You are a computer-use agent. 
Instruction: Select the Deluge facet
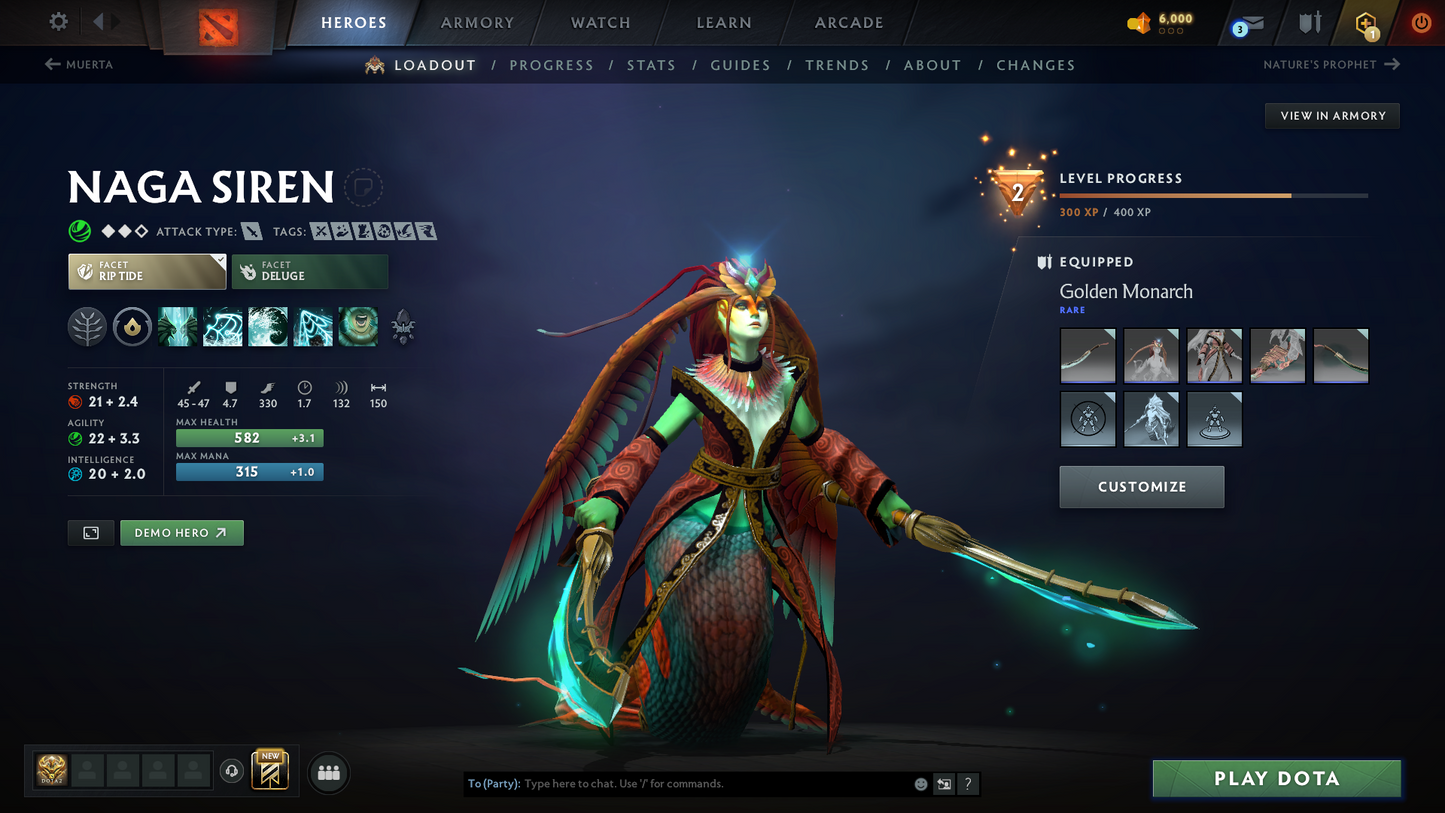pyautogui.click(x=310, y=271)
